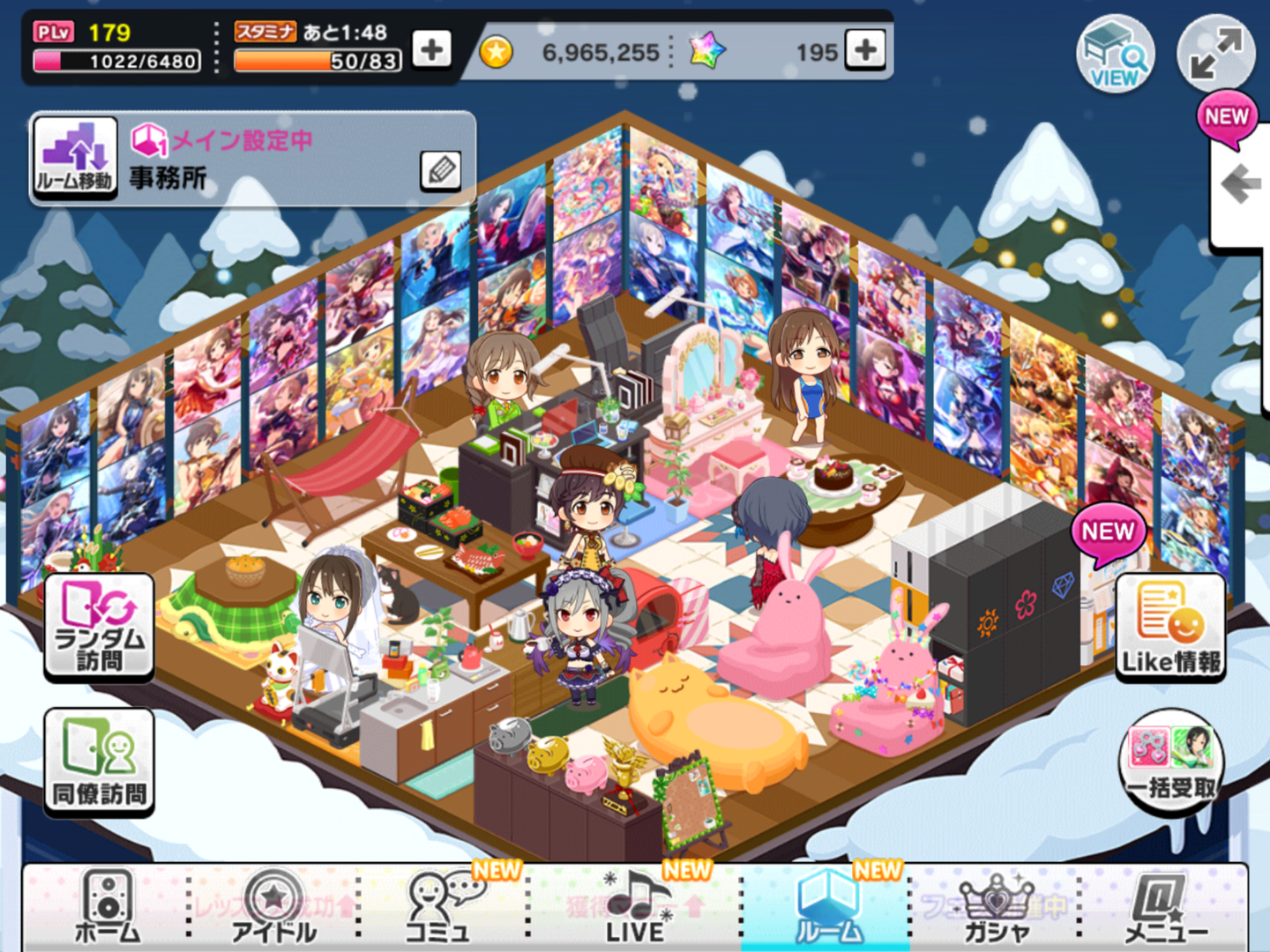The width and height of the screenshot is (1270, 952).
Task: Switch to the アイドル (Idol) tab
Action: (x=273, y=906)
